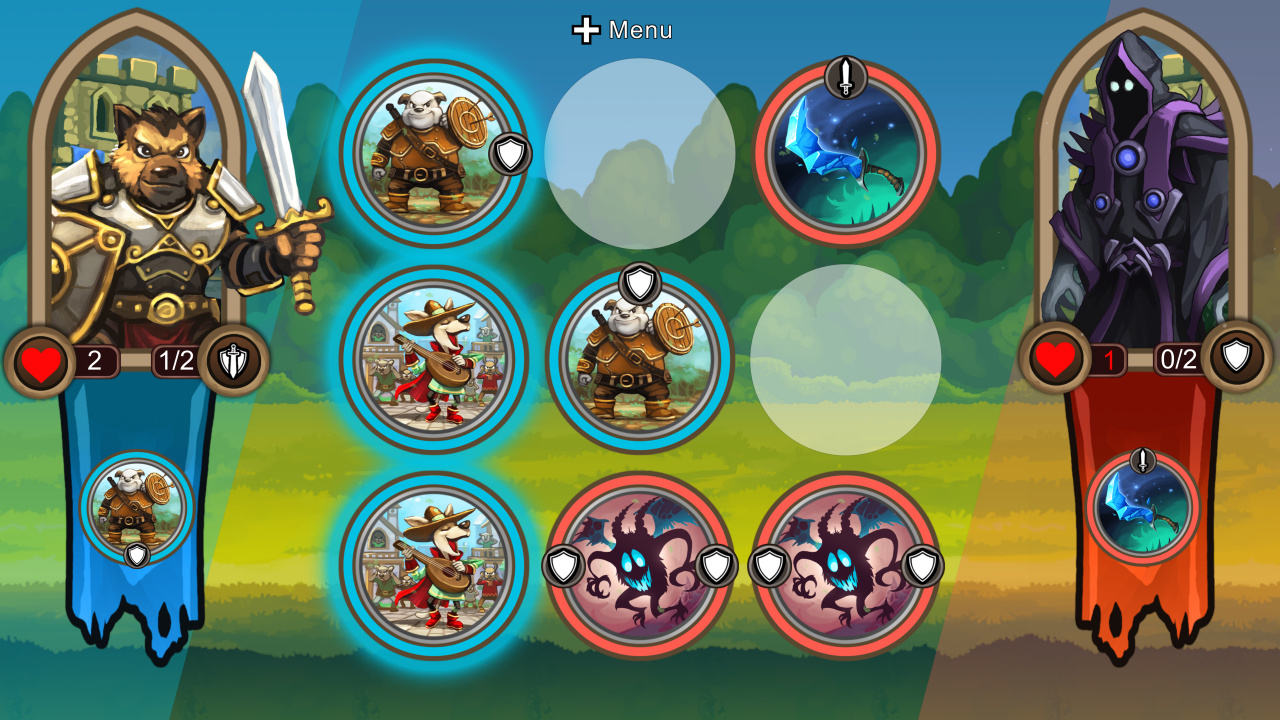Click the shield icon beside the purple hero
This screenshot has height=720, width=1280.
[x=1240, y=356]
